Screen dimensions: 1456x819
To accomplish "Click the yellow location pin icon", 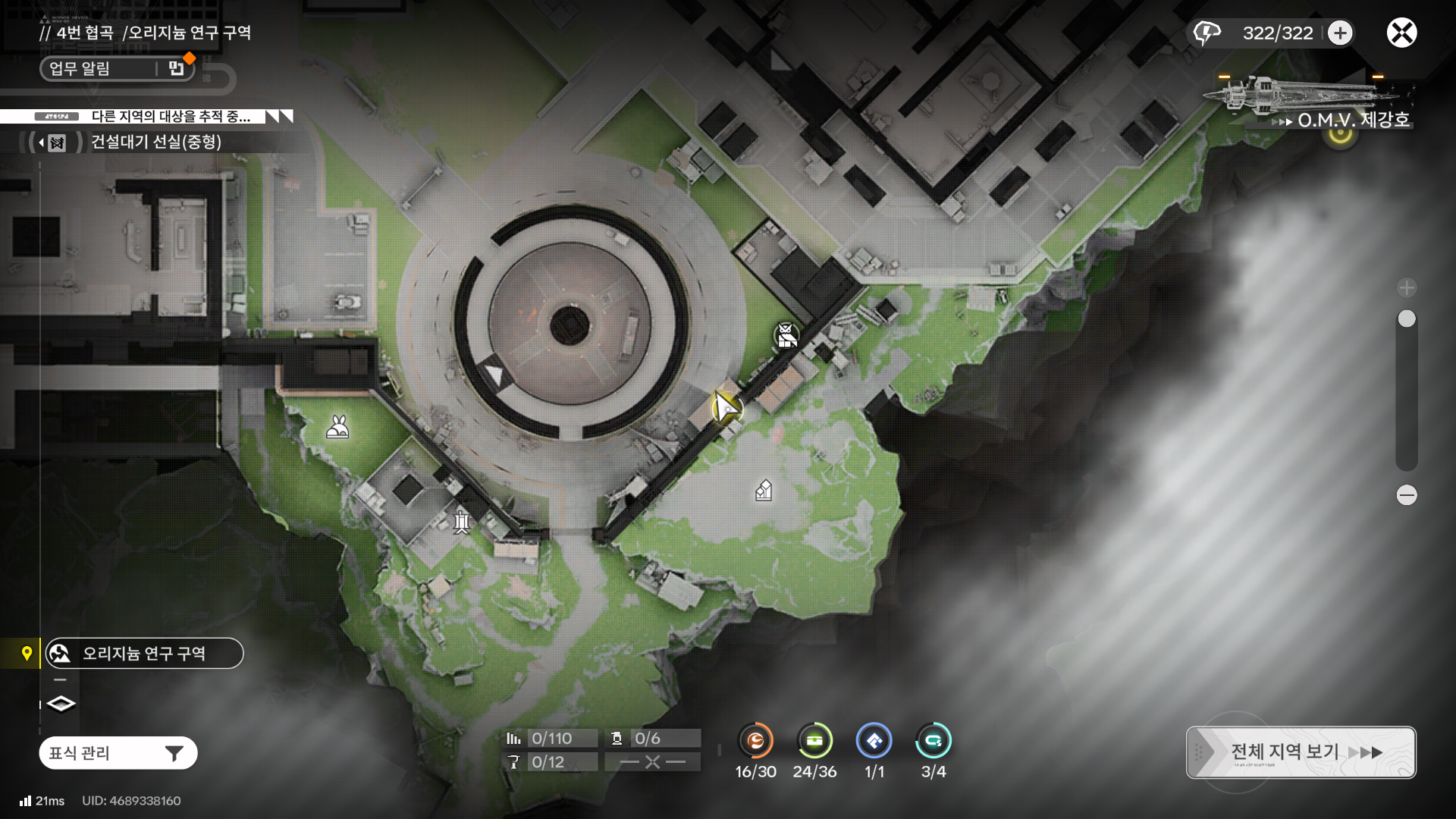I will 27,653.
